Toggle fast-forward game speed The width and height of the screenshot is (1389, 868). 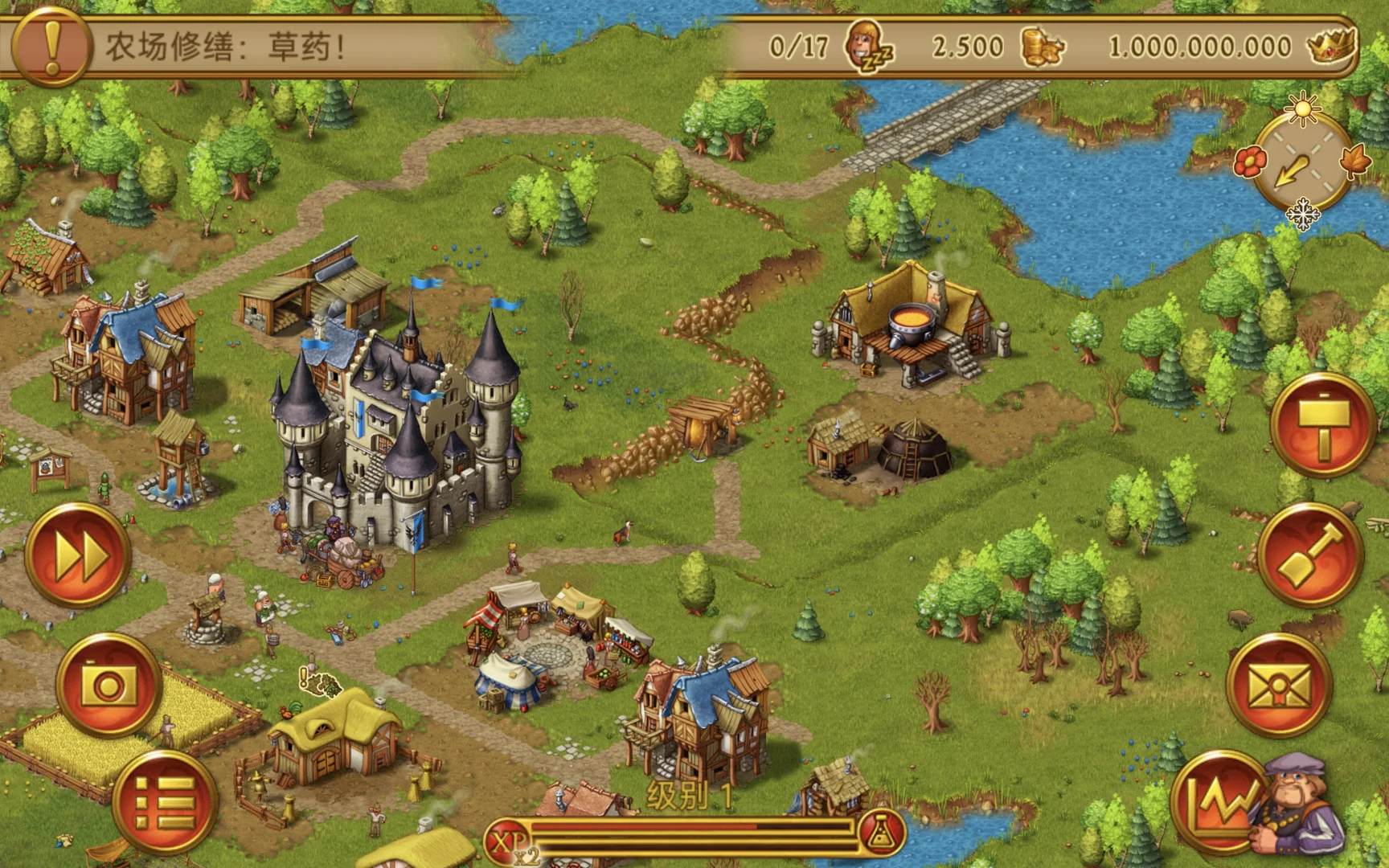[78, 555]
